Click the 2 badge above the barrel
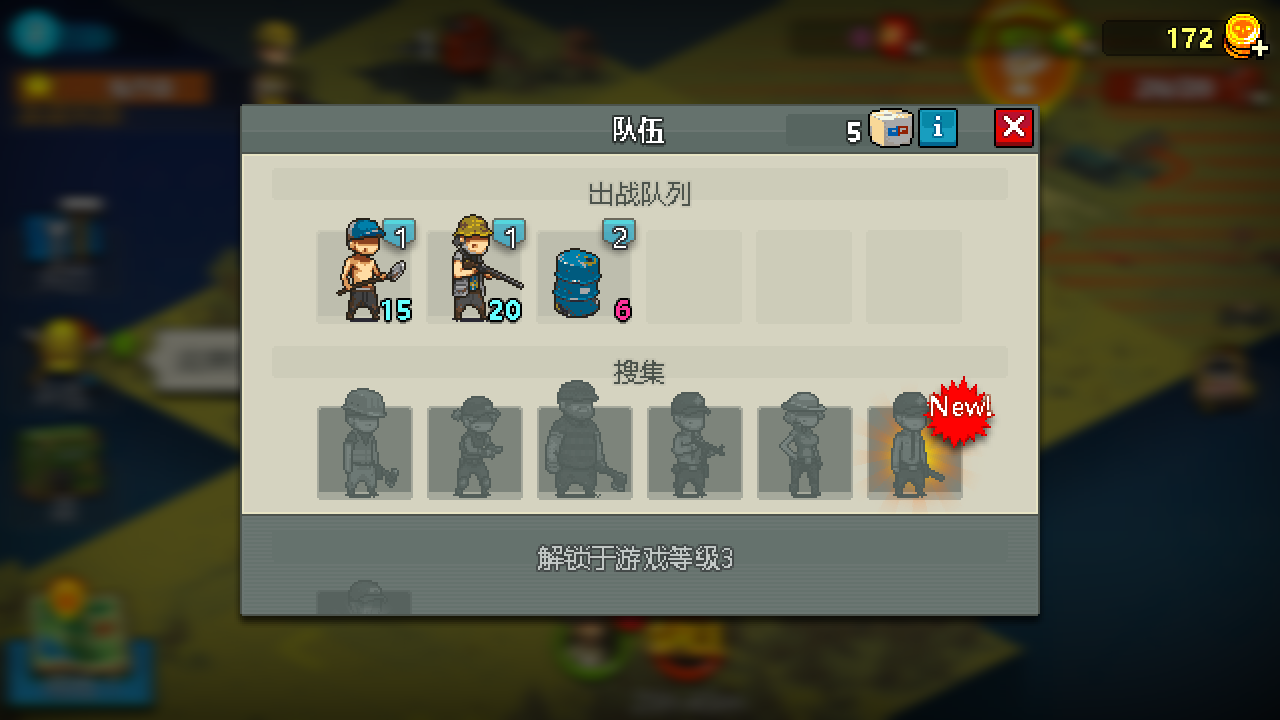The width and height of the screenshot is (1280, 720). 619,233
